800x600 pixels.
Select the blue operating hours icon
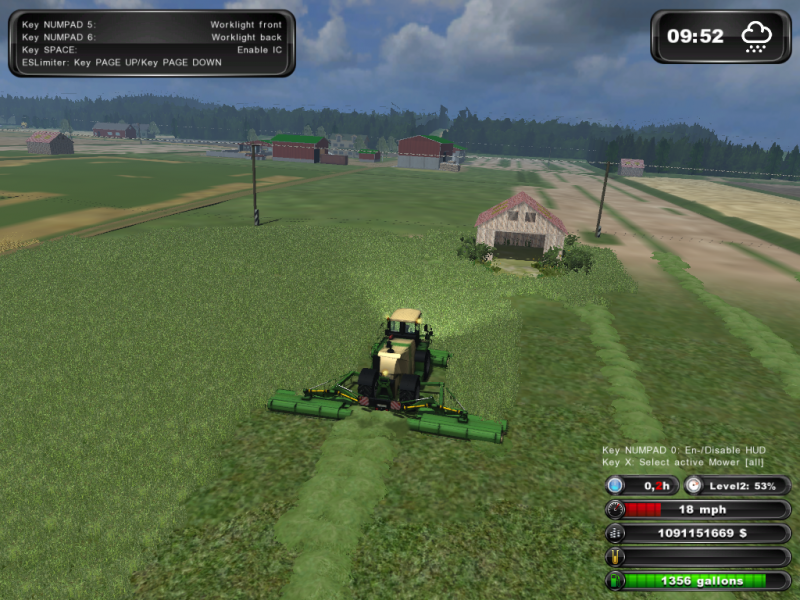[614, 485]
